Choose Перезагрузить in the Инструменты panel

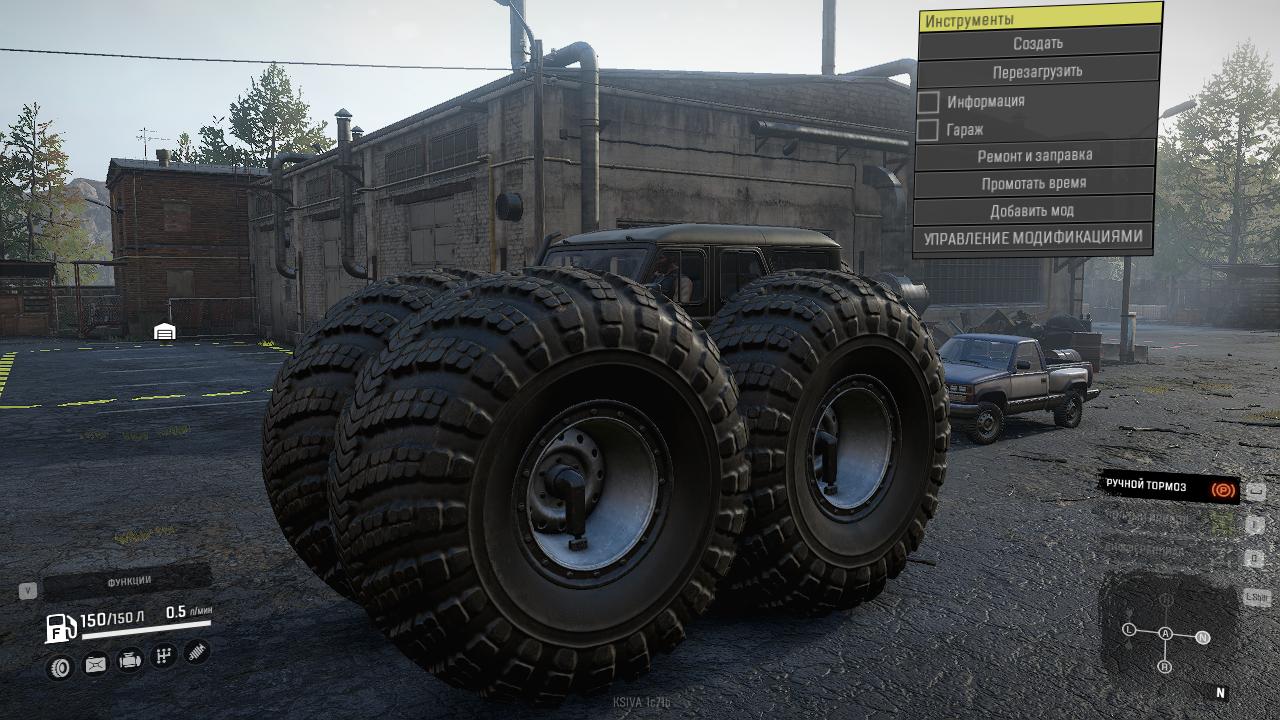(1037, 72)
